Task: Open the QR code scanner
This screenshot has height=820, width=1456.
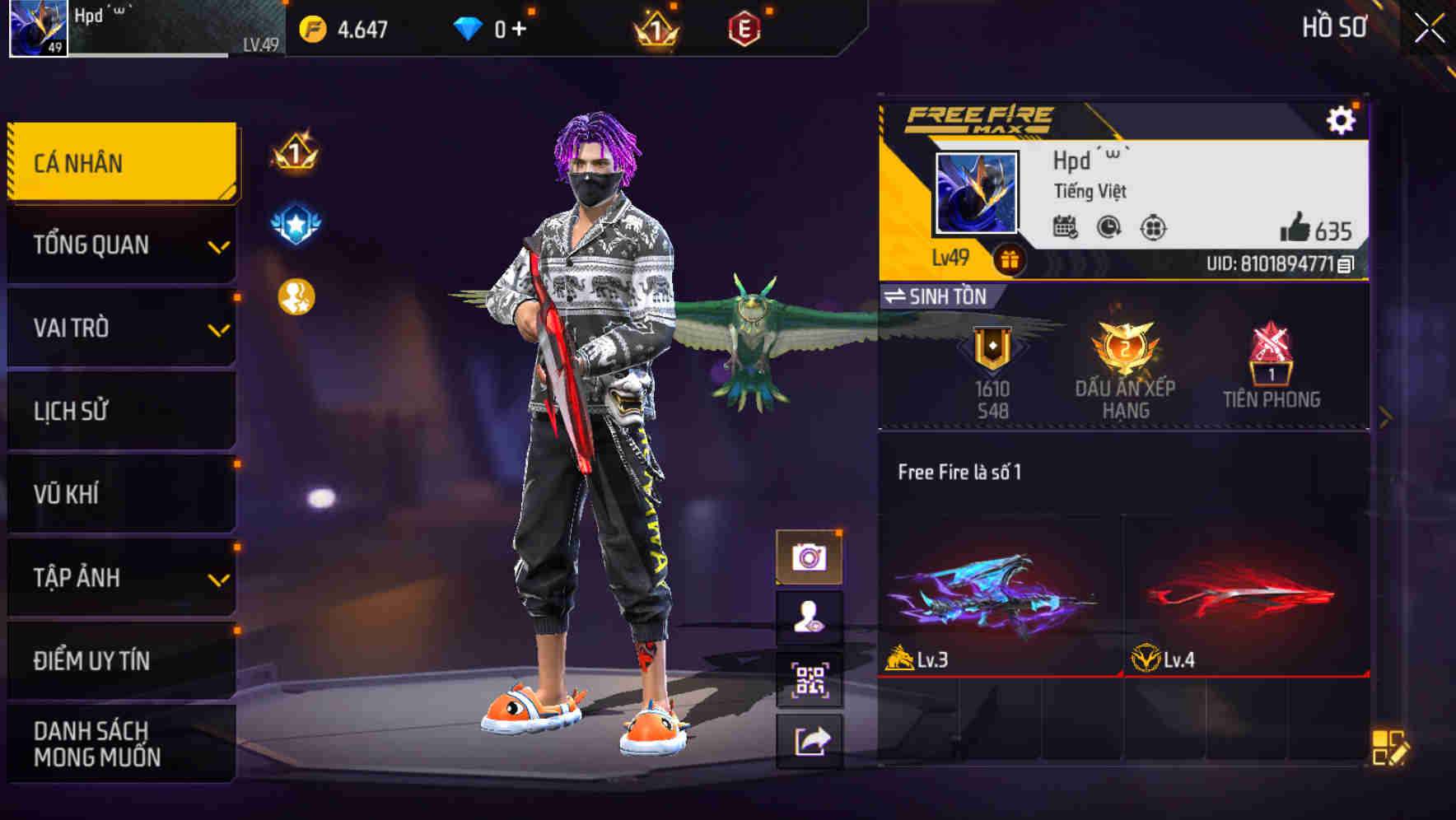Action: tap(811, 678)
